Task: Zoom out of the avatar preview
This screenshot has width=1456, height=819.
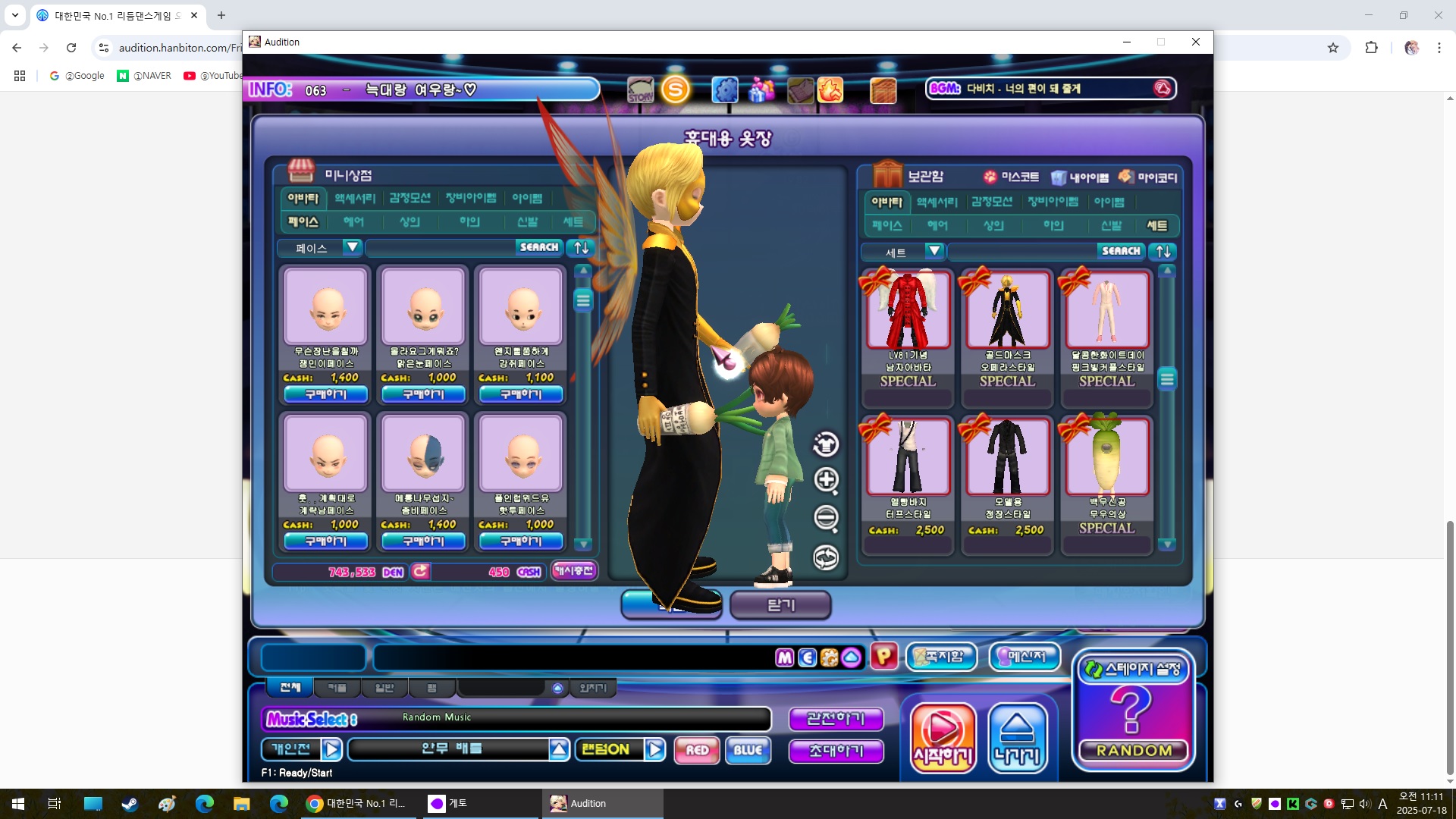Action: click(826, 518)
